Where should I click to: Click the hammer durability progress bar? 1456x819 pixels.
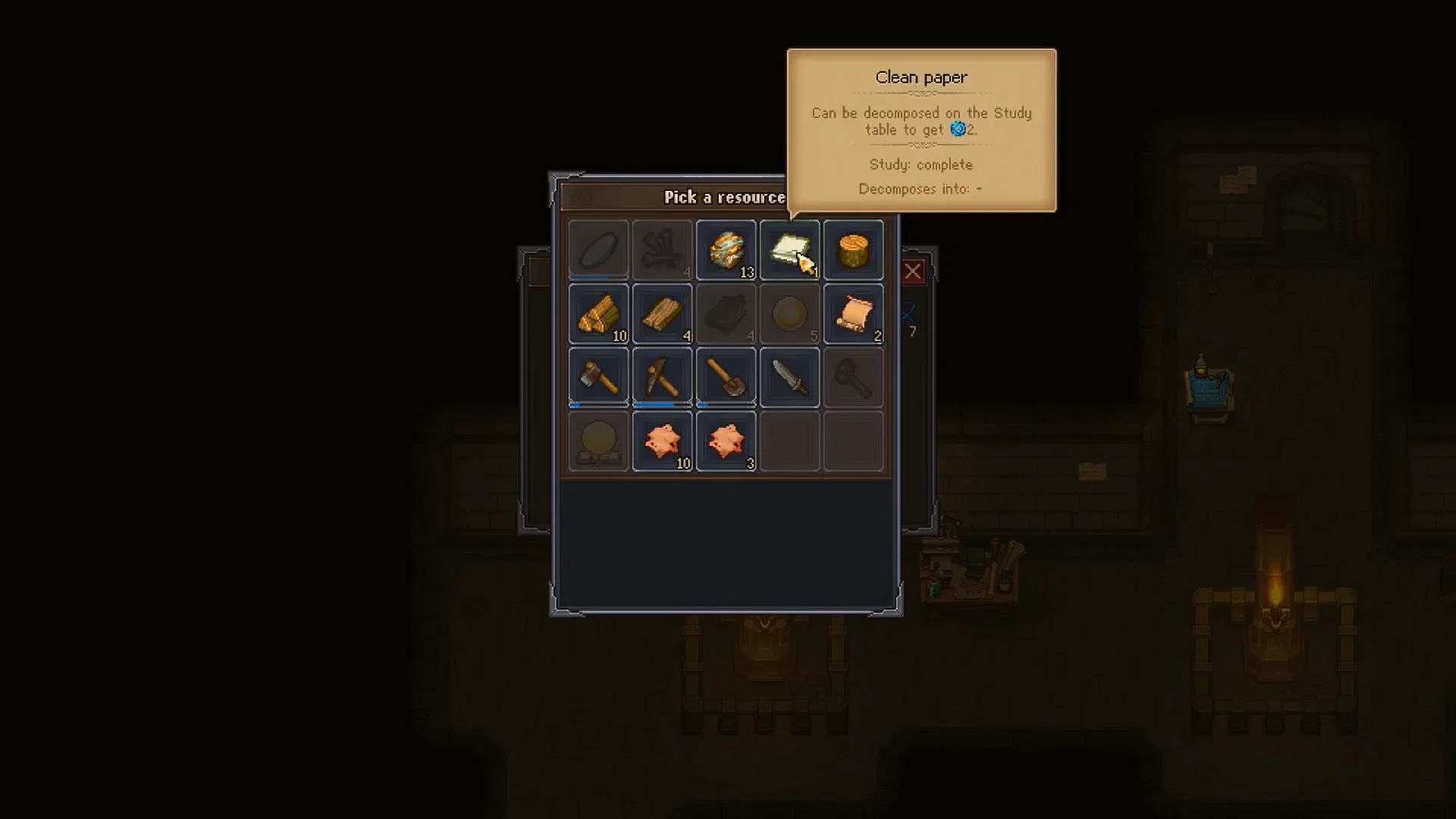tap(598, 404)
